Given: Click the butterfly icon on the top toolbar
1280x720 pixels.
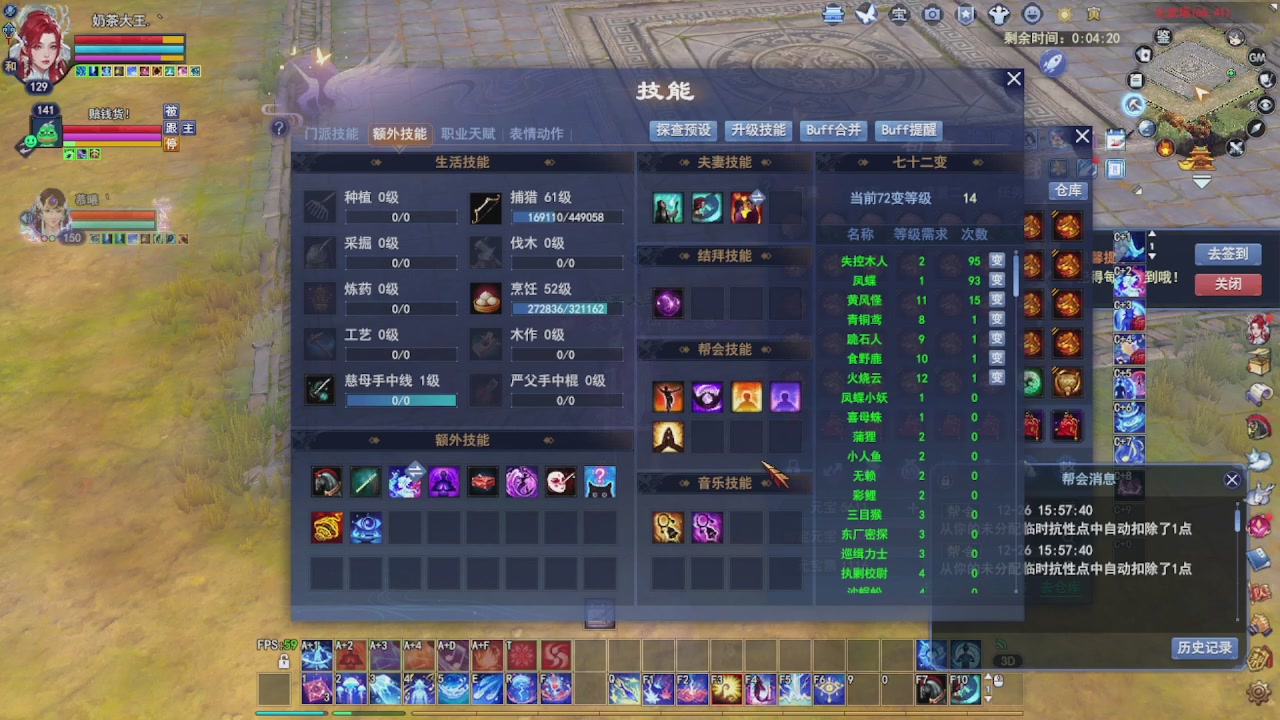Looking at the screenshot, I should point(866,14).
